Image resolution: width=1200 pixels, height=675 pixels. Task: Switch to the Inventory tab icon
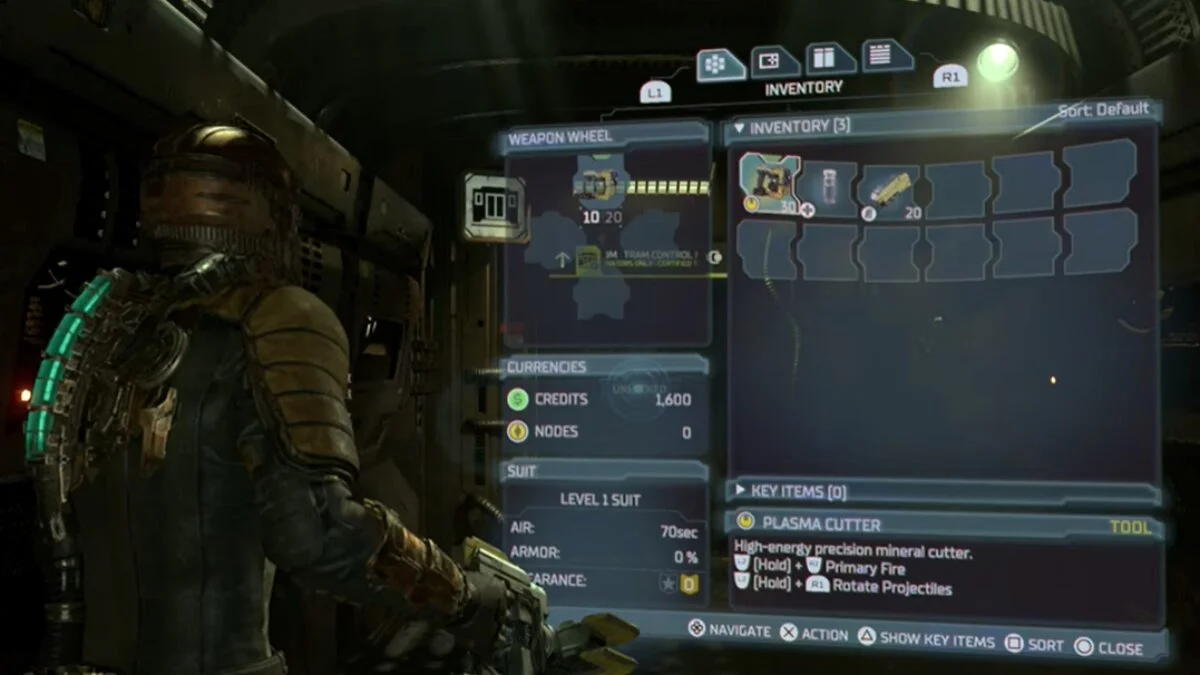[720, 65]
